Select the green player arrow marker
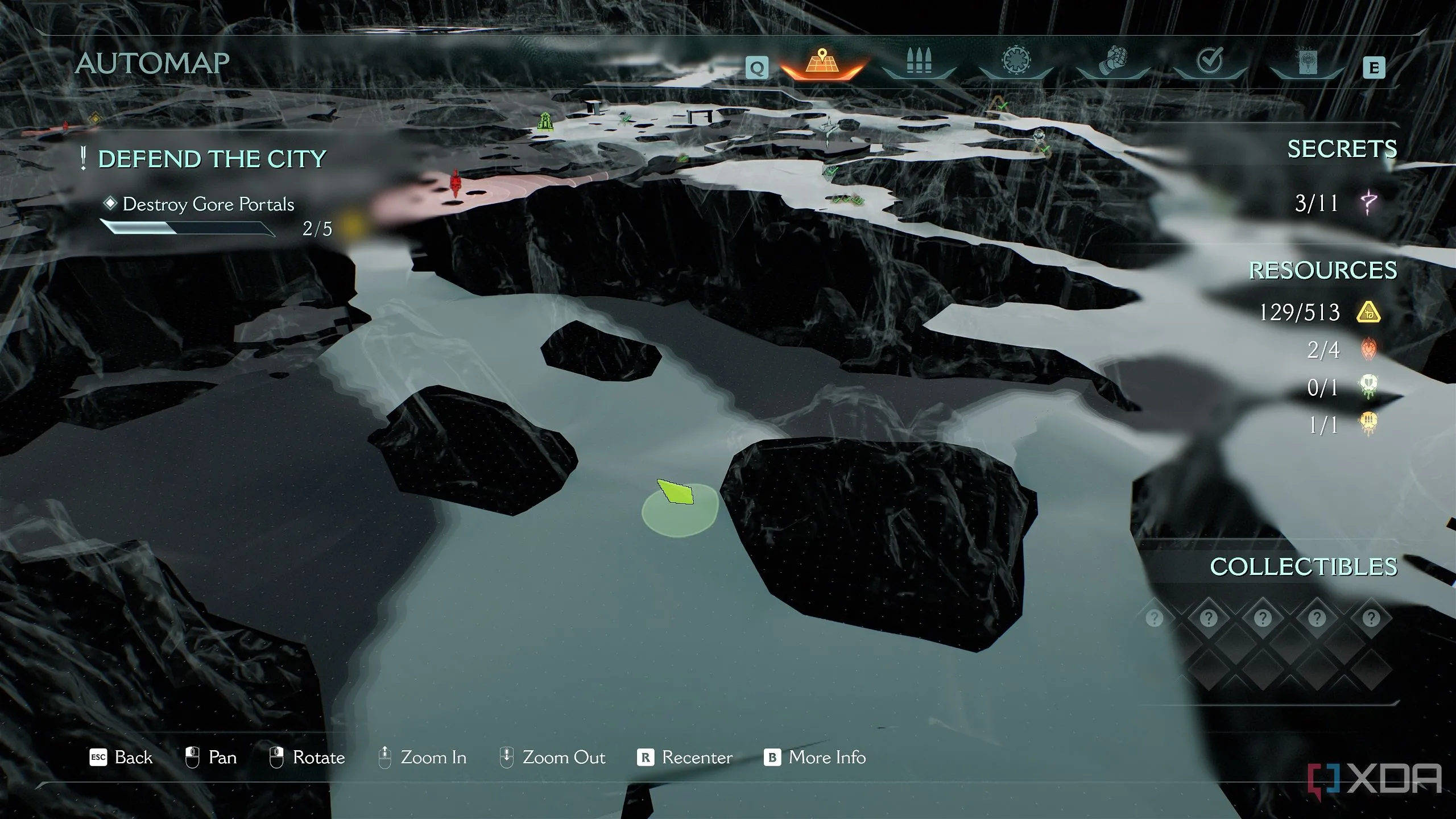 (676, 493)
